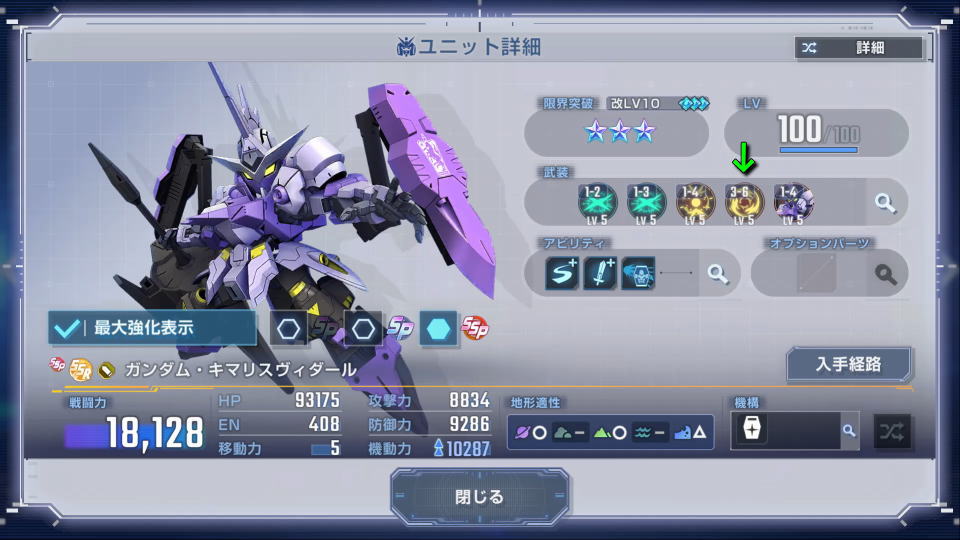Select the purple mech weapon icon
This screenshot has width=960, height=540.
tap(793, 203)
